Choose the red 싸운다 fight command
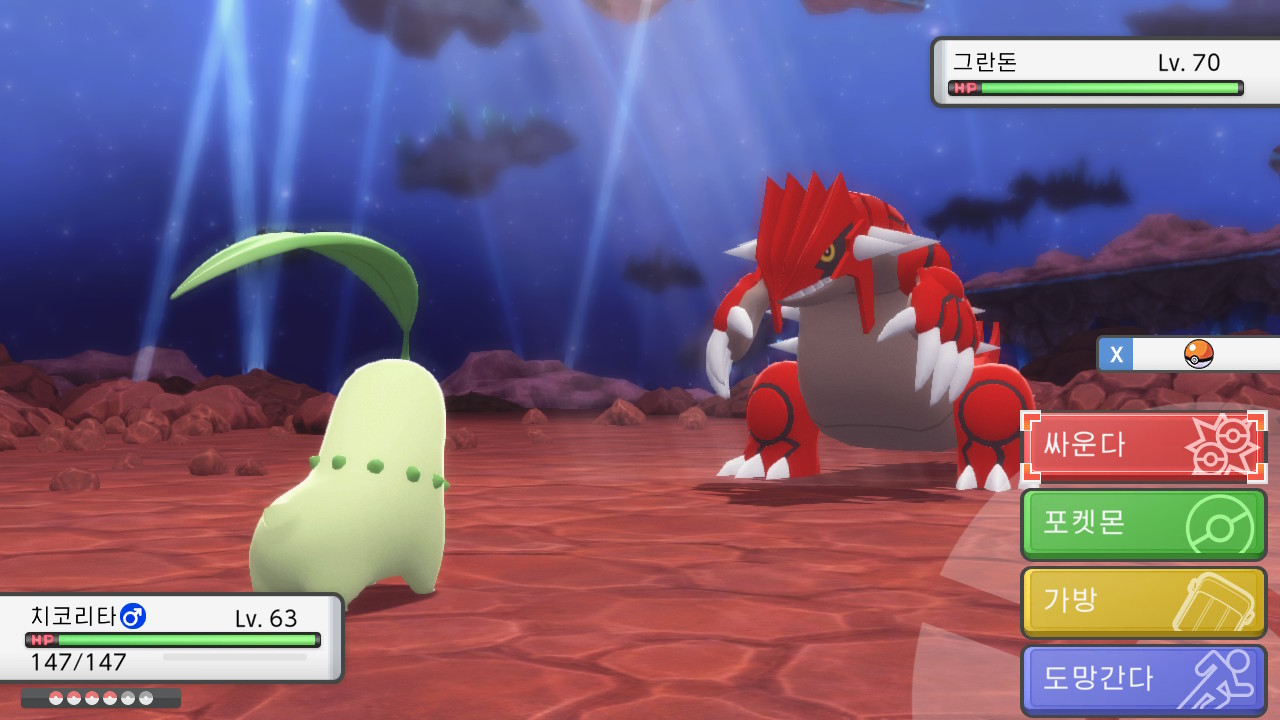This screenshot has width=1280, height=720. pos(1143,446)
